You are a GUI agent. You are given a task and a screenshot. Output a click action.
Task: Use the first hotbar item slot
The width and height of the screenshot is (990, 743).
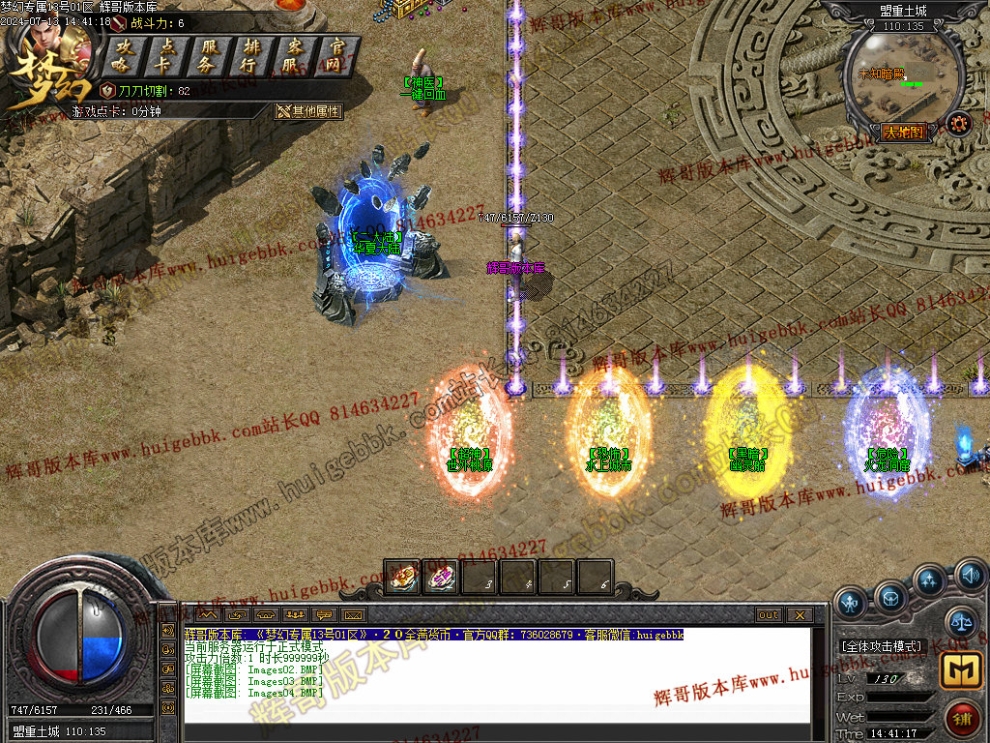click(401, 577)
